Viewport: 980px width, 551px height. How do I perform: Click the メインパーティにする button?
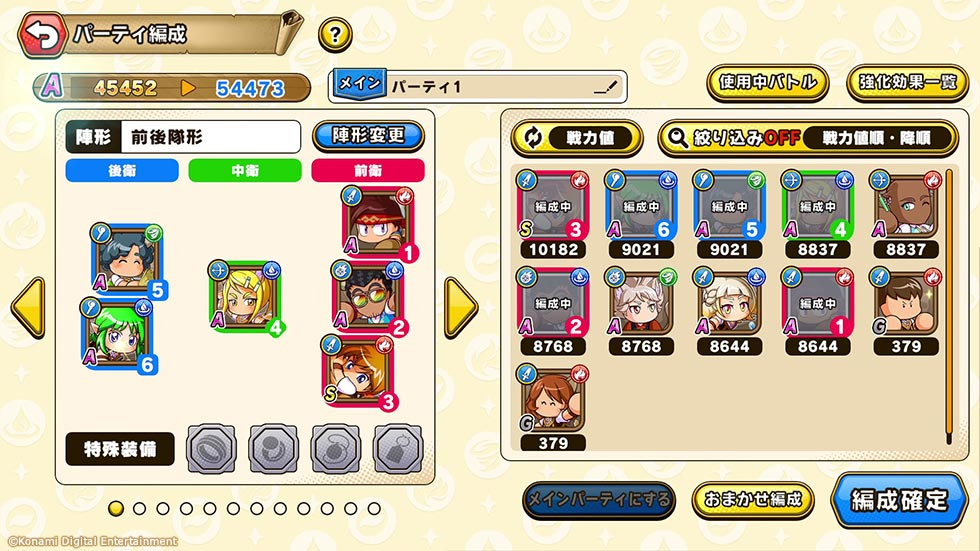pos(599,499)
